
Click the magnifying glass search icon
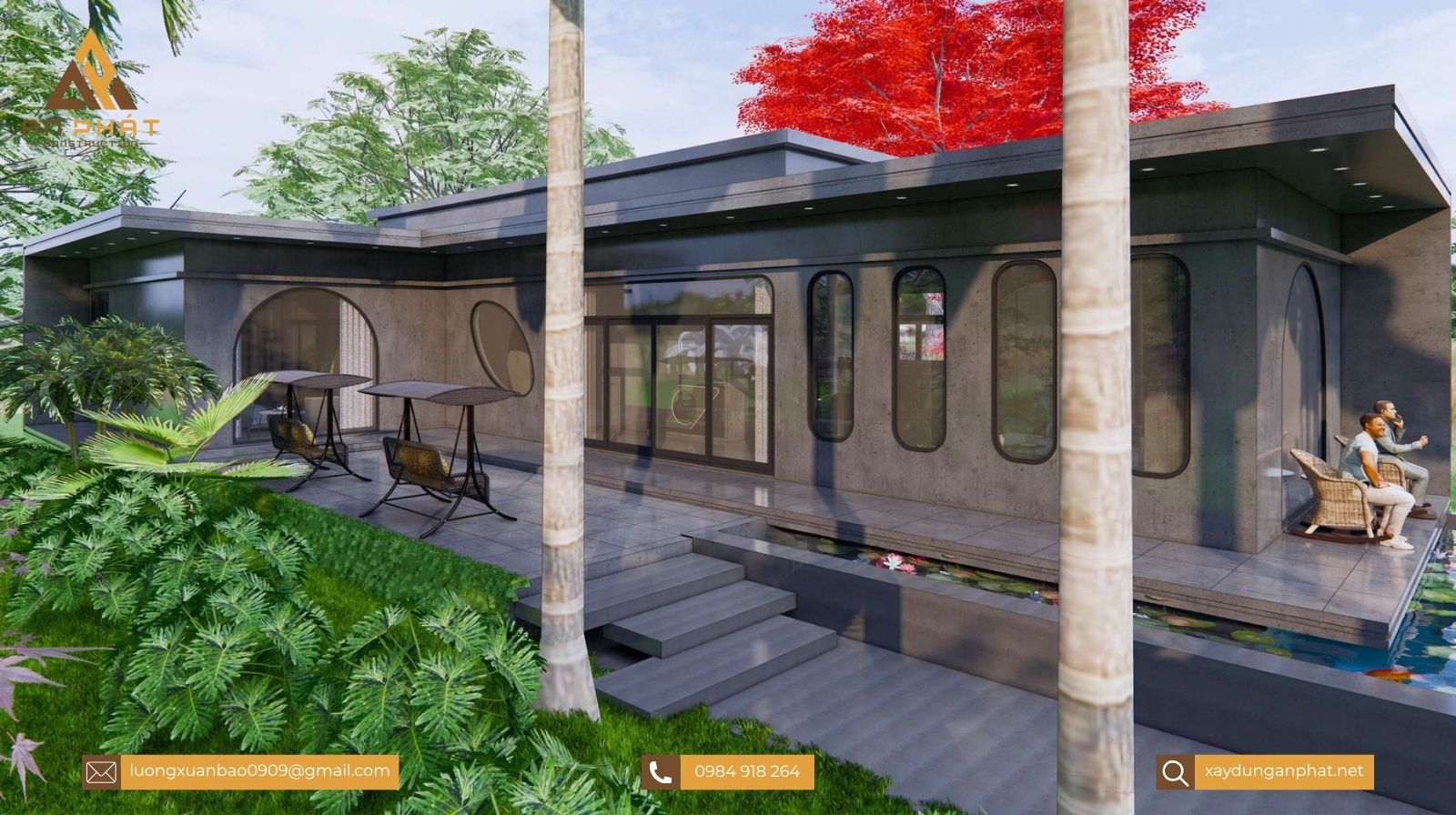click(1175, 772)
